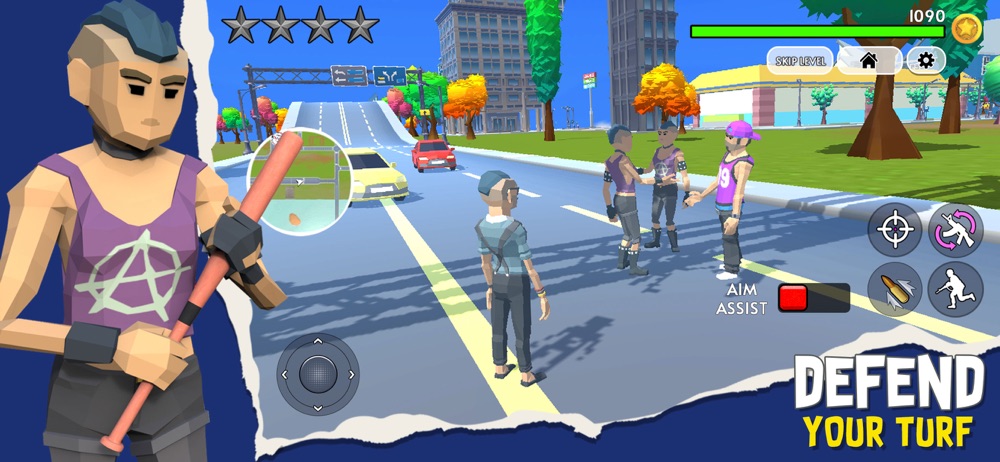The image size is (1000, 462).
Task: Click the gold star coin icon
Action: click(967, 29)
